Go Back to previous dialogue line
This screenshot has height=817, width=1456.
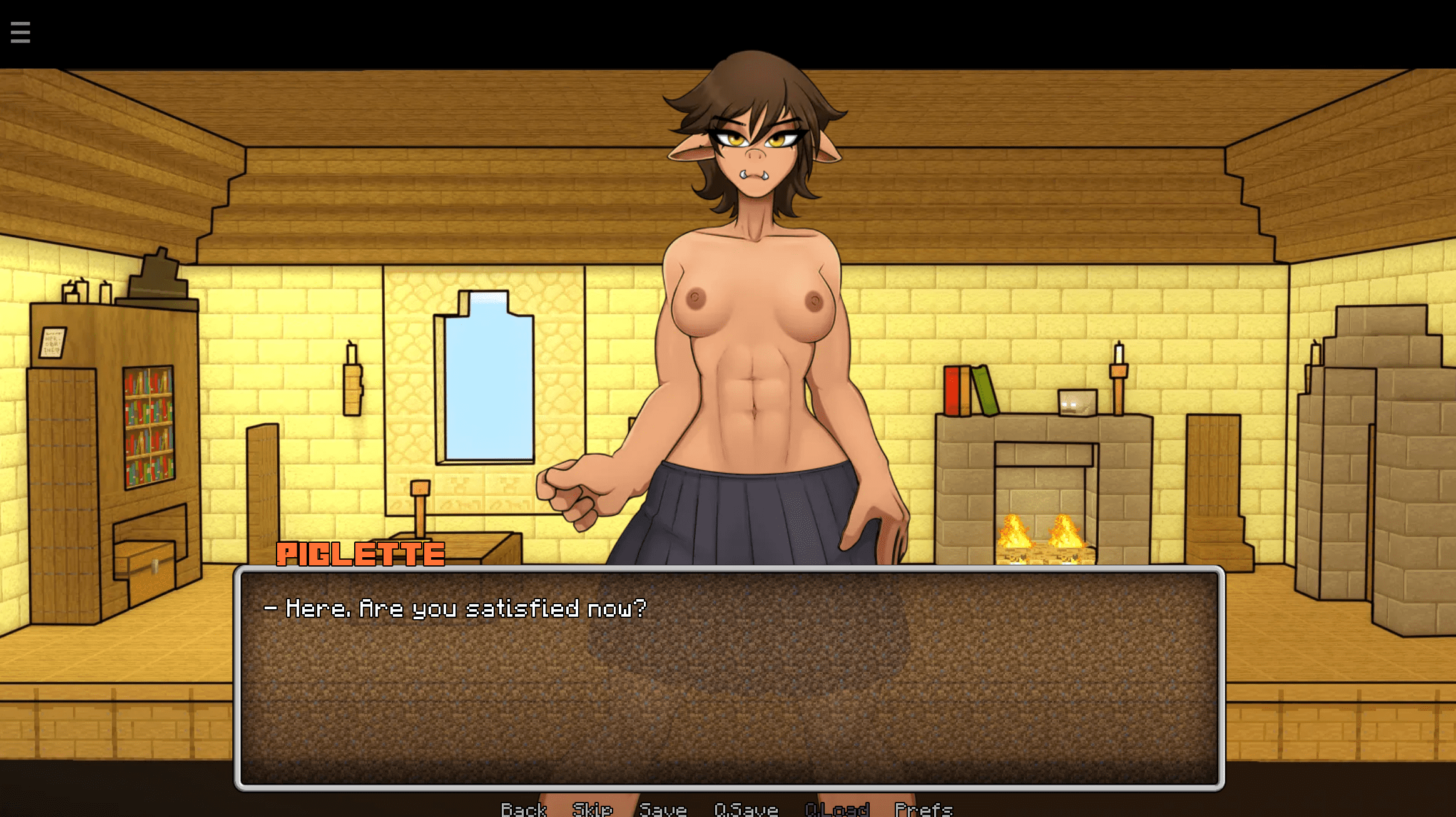tap(524, 809)
